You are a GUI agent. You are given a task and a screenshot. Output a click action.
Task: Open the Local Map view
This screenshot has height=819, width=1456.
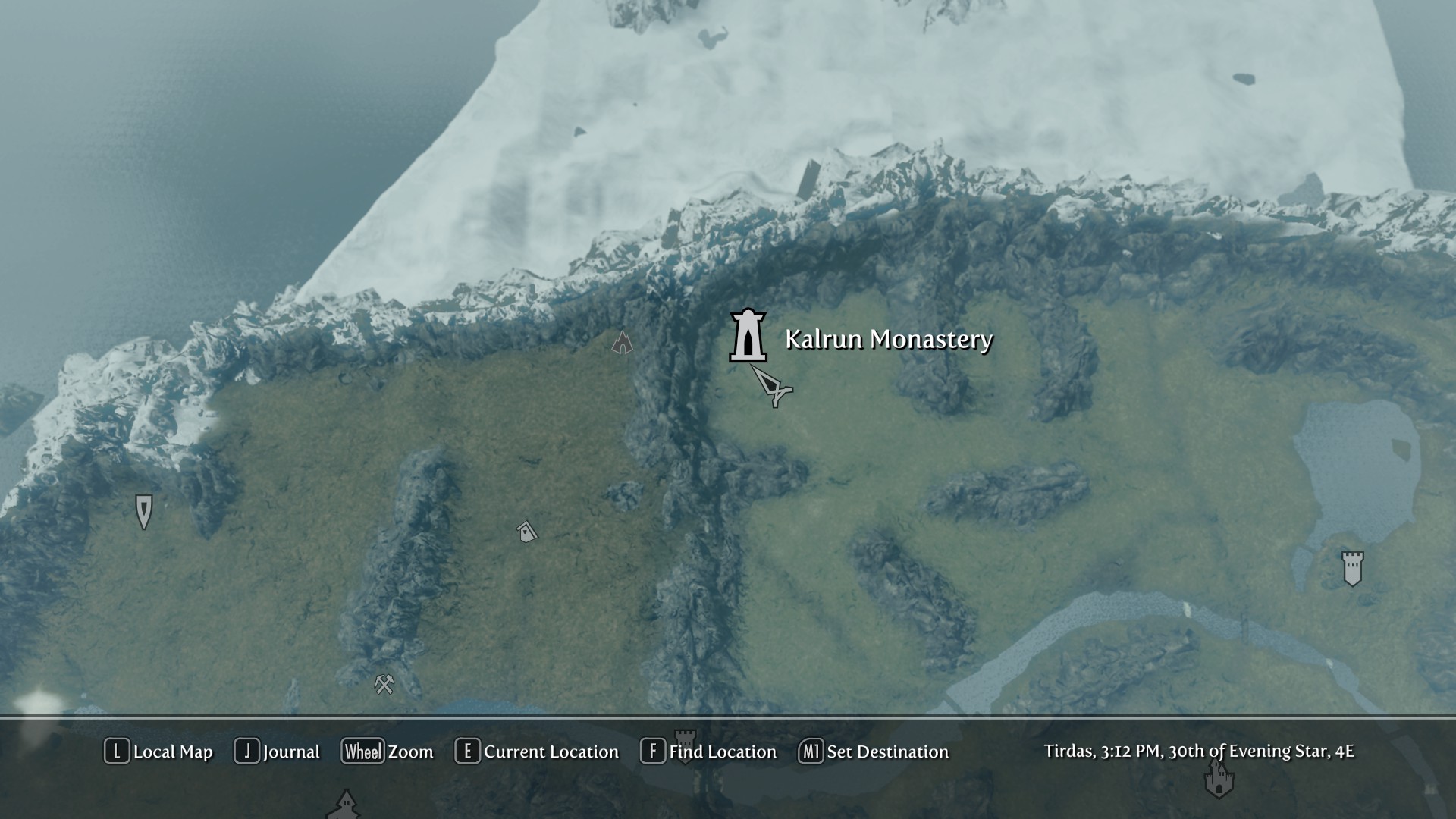[x=159, y=752]
